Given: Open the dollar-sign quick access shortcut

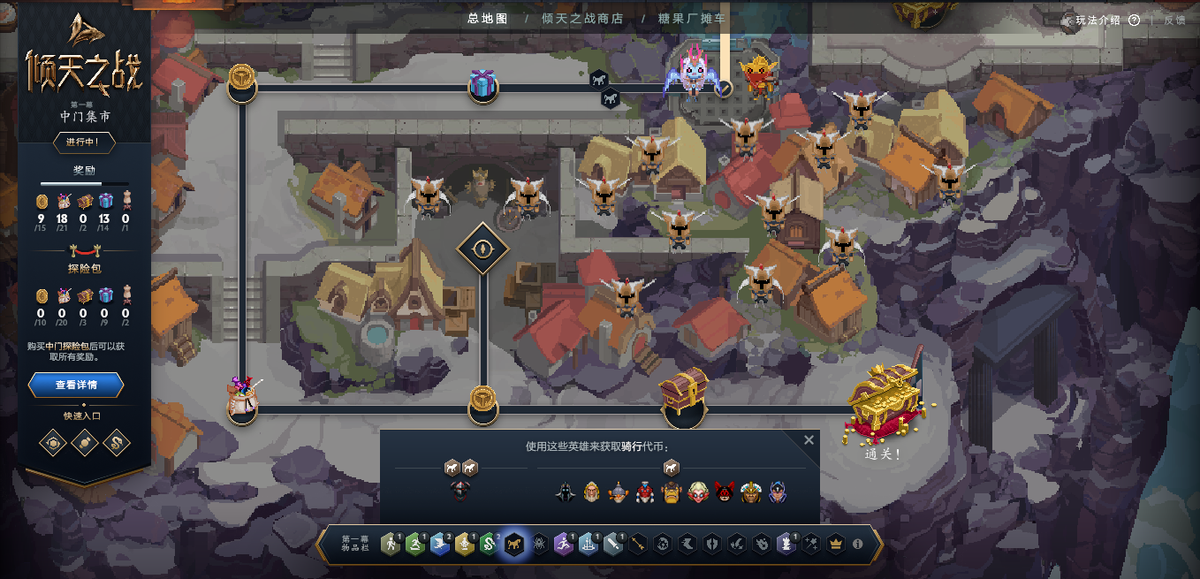Looking at the screenshot, I should (118, 442).
